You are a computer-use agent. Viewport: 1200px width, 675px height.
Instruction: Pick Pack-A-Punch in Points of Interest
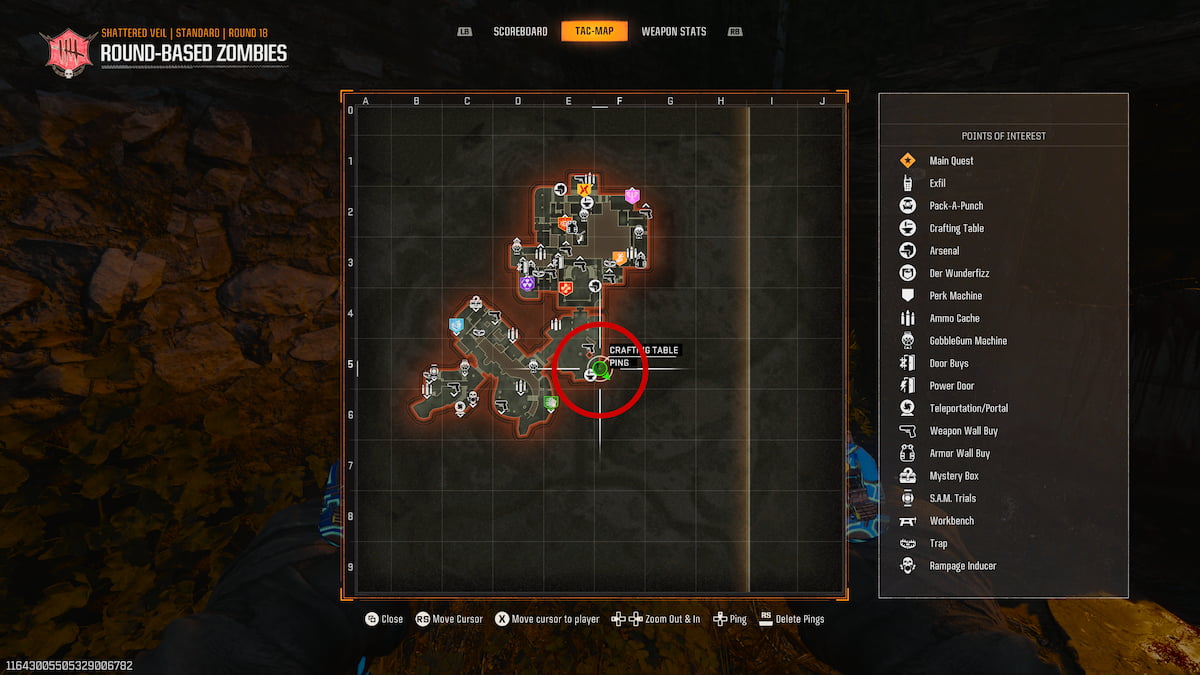click(956, 206)
